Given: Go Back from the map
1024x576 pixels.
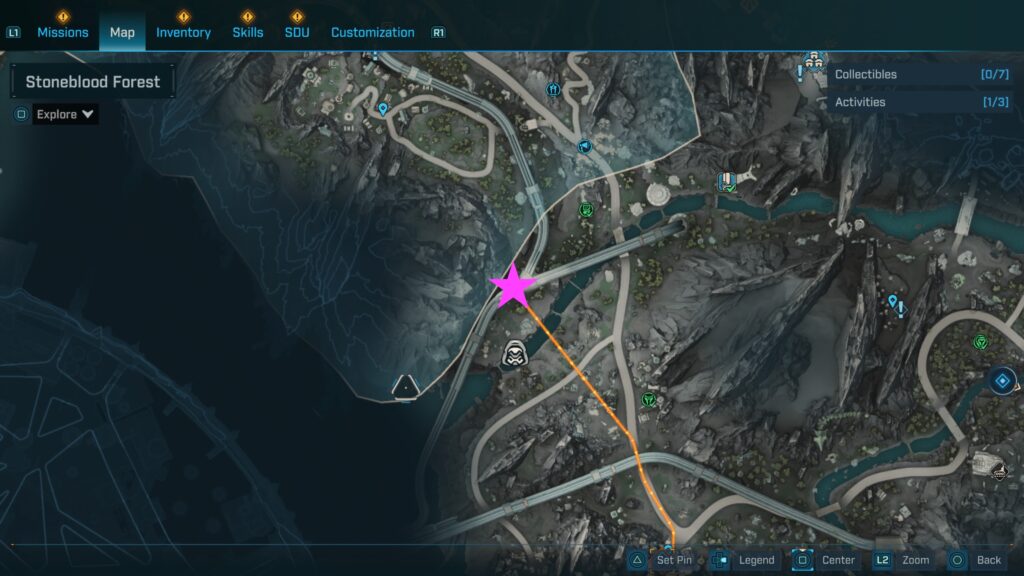Looking at the screenshot, I should tap(976, 560).
